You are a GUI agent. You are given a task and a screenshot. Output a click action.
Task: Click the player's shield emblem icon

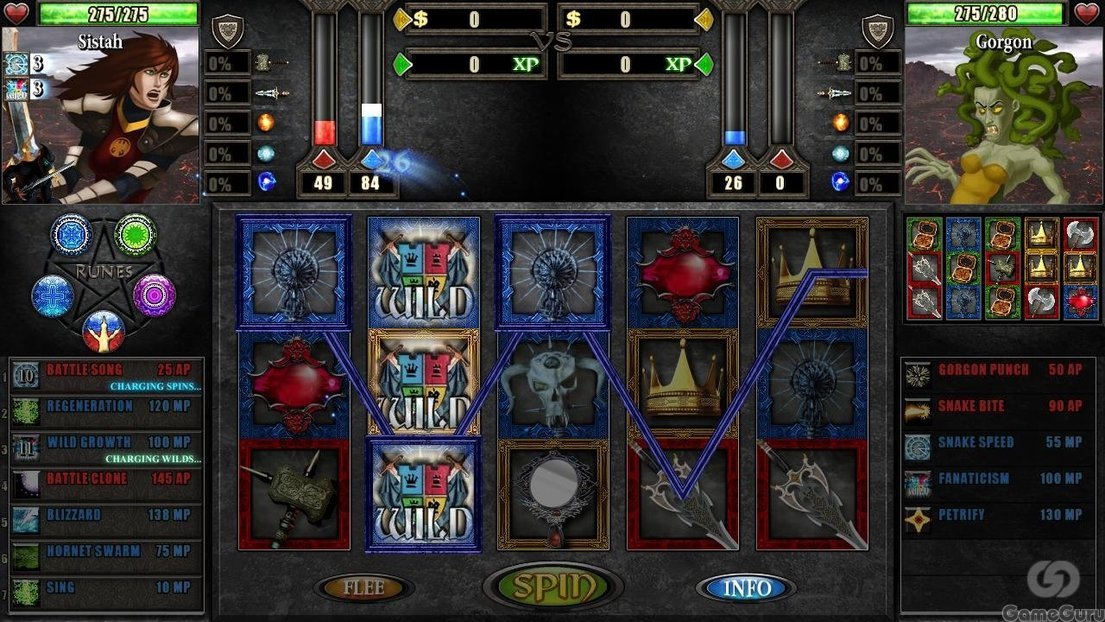[228, 30]
